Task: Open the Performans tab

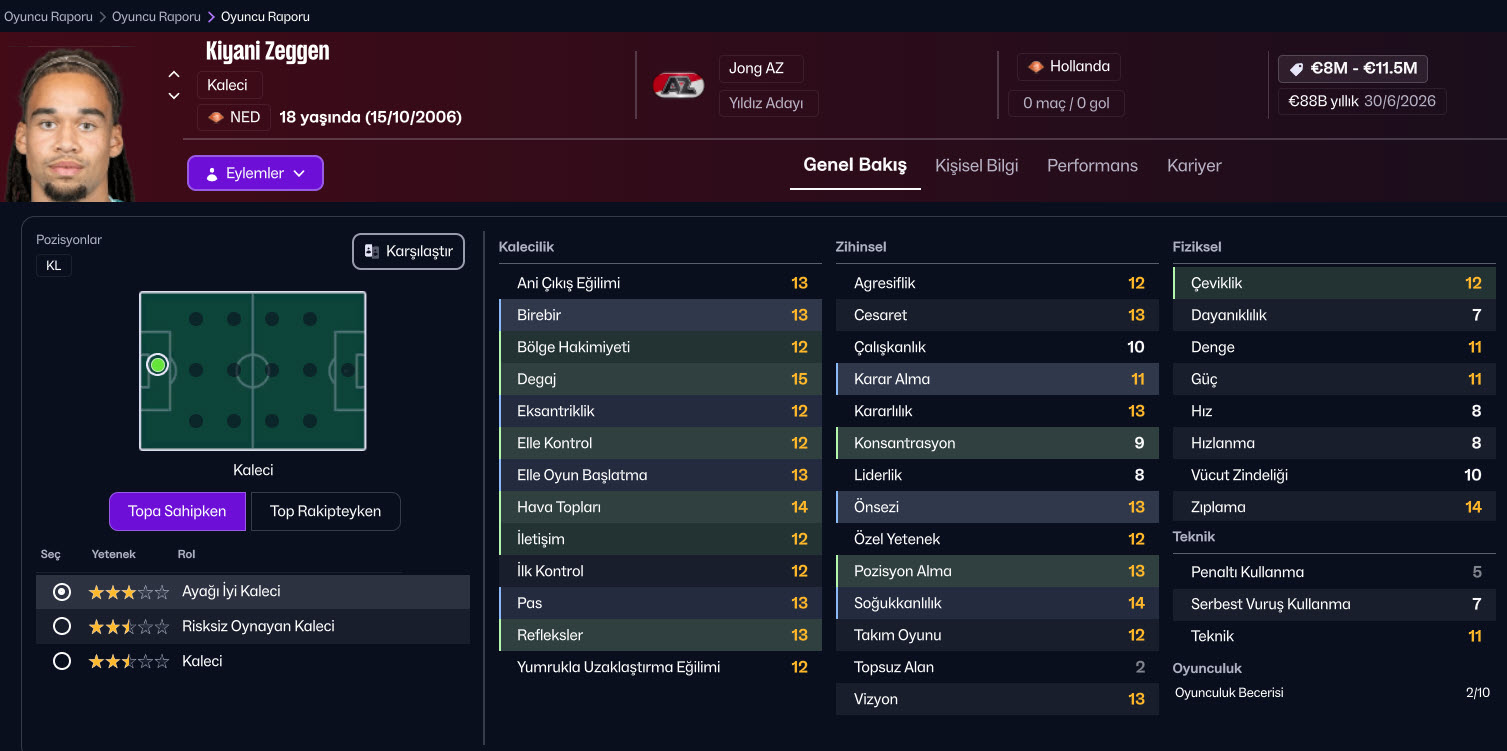Action: [x=1092, y=166]
